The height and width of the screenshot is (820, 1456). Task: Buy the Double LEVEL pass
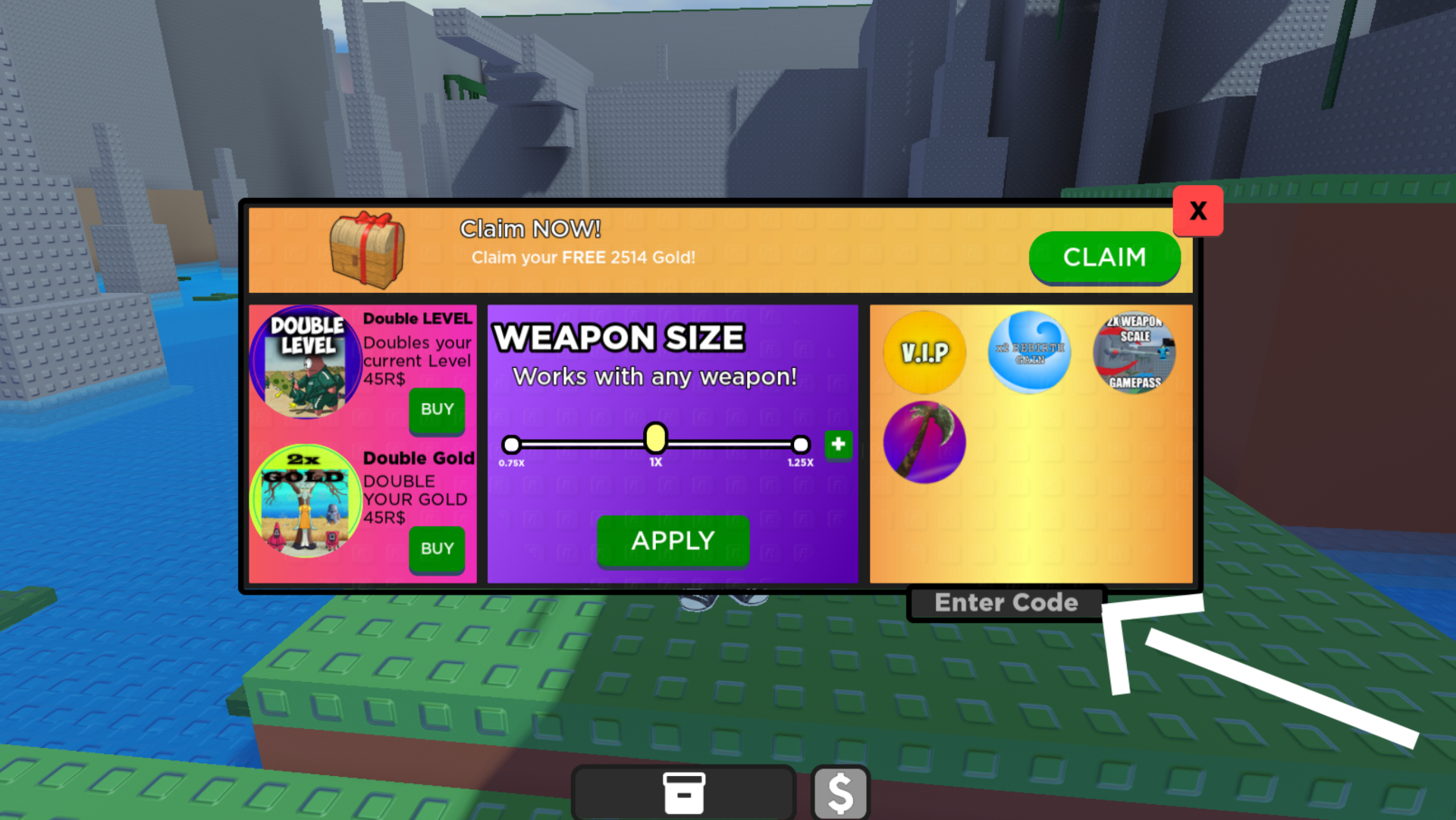(437, 410)
